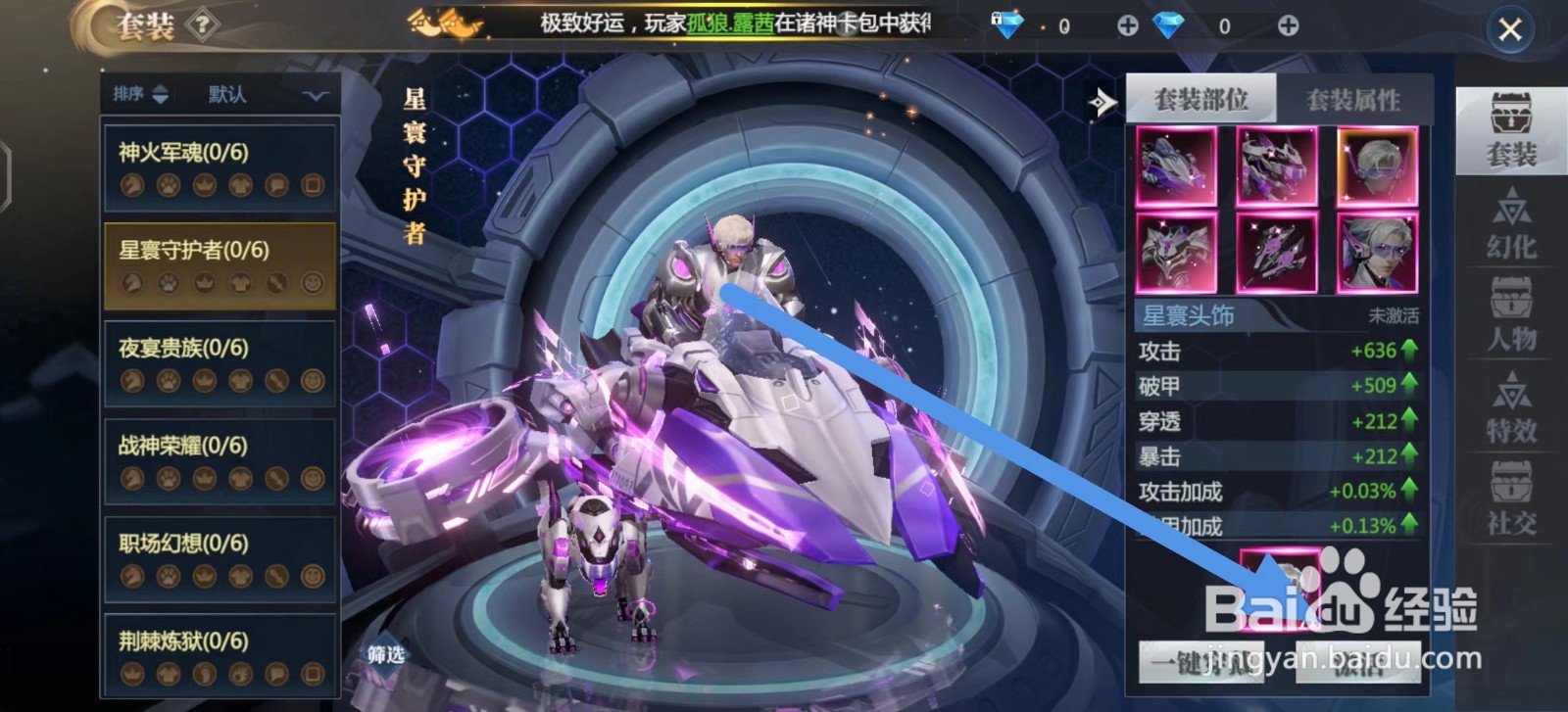The image size is (1568, 712).
Task: Select the 人物 (character) sidebar icon
Action: click(1514, 313)
